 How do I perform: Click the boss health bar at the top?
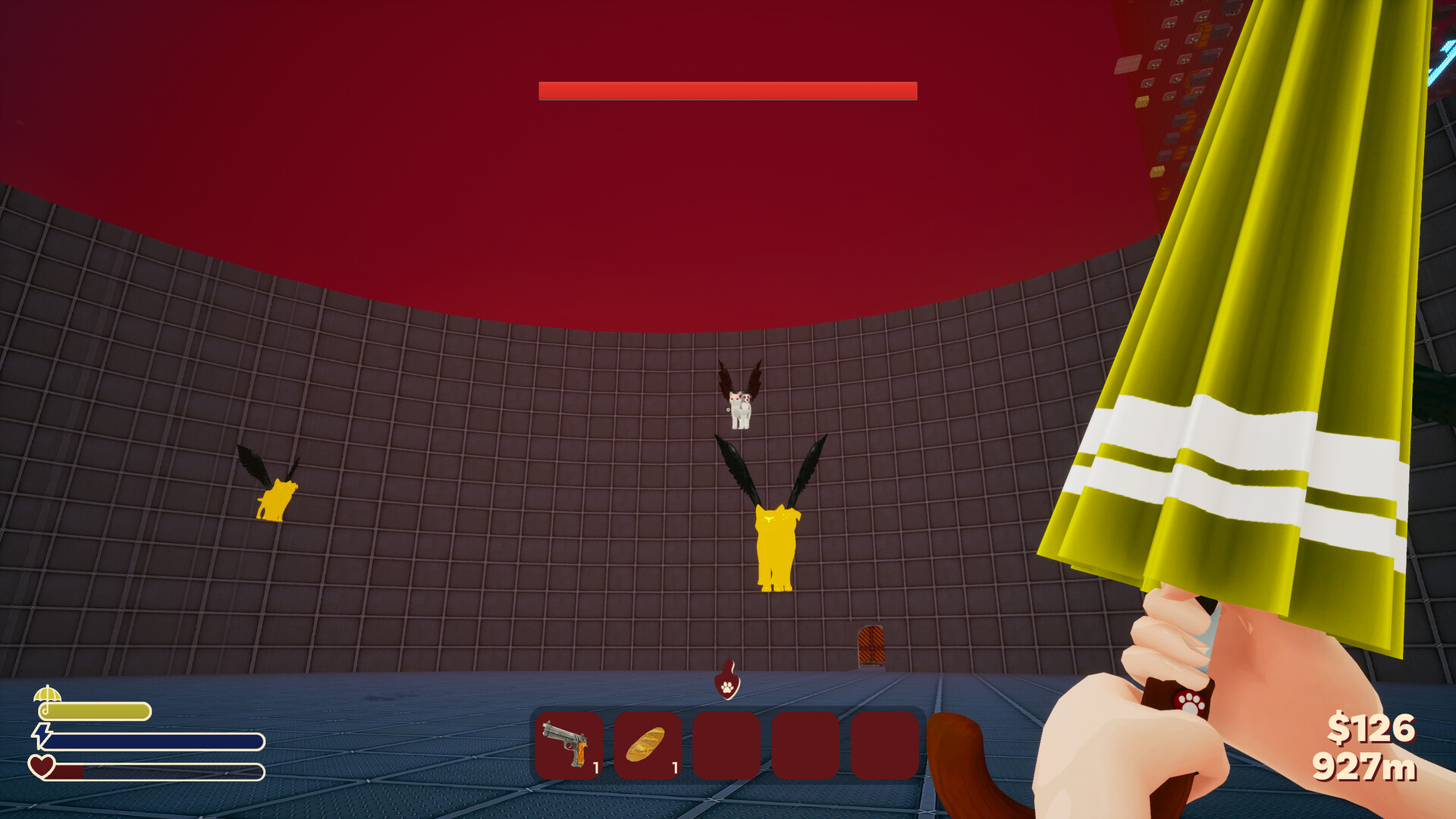click(x=726, y=90)
